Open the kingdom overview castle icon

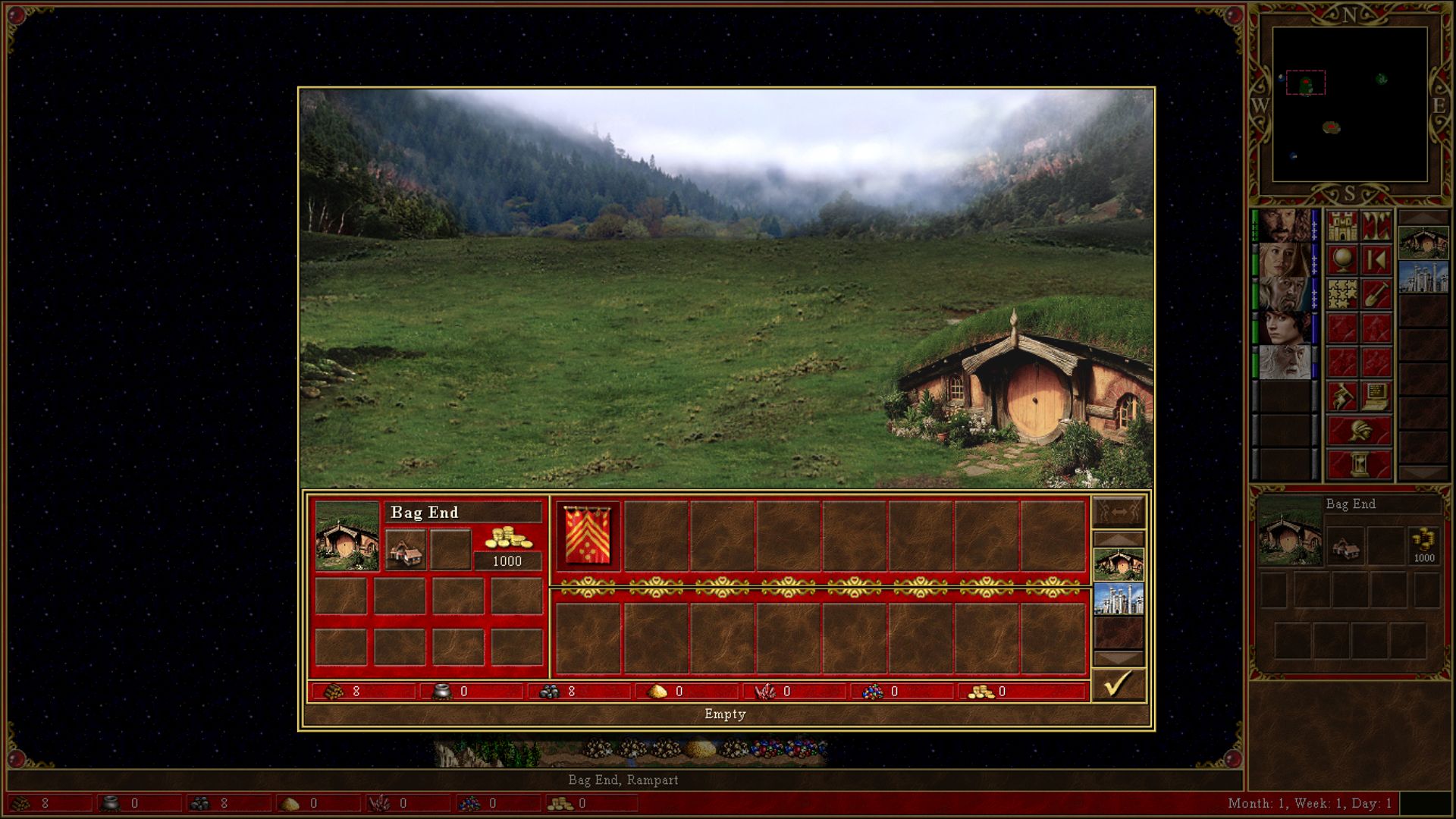[x=1342, y=226]
